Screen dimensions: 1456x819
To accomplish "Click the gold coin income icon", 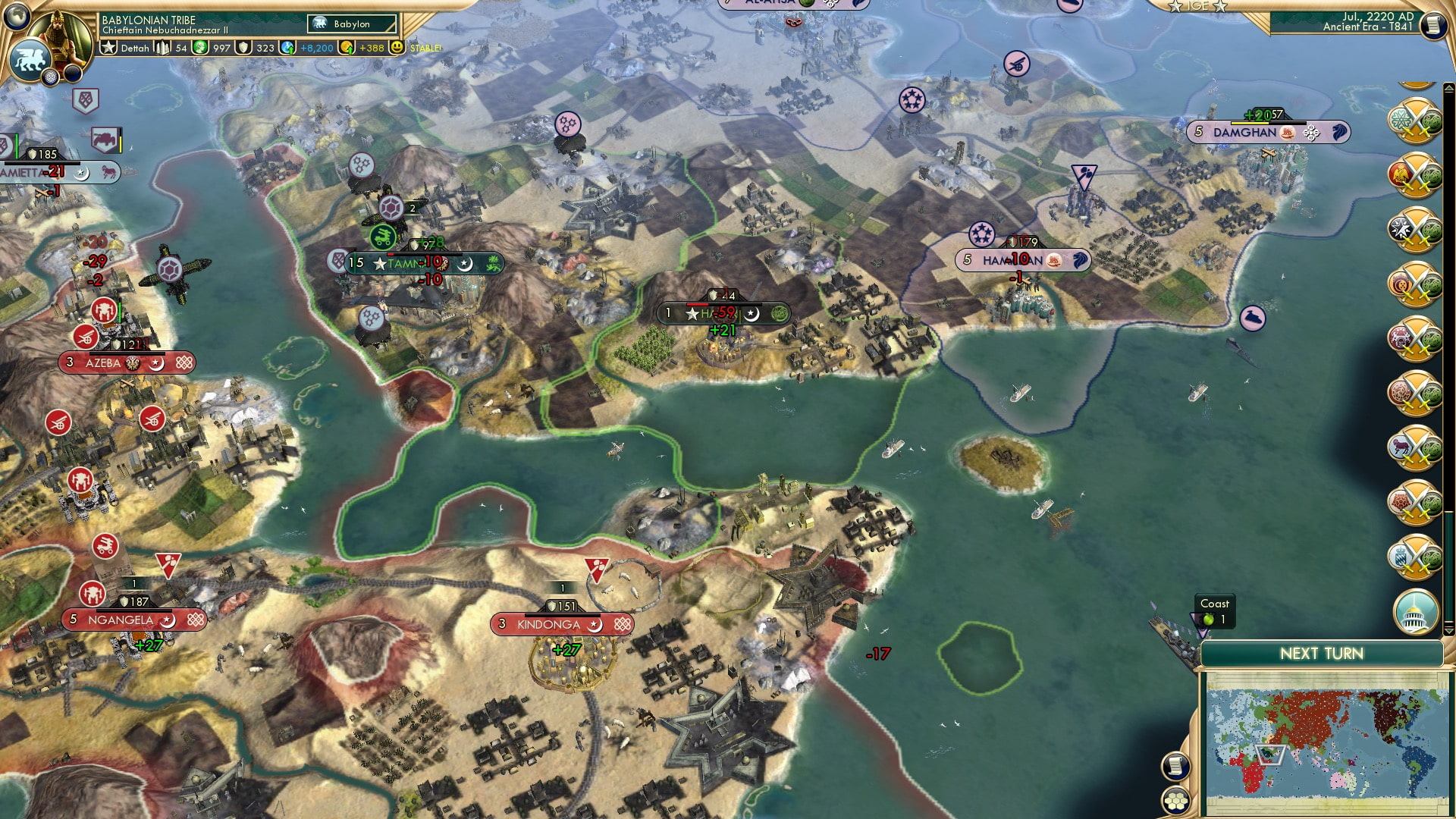I will coord(347,48).
